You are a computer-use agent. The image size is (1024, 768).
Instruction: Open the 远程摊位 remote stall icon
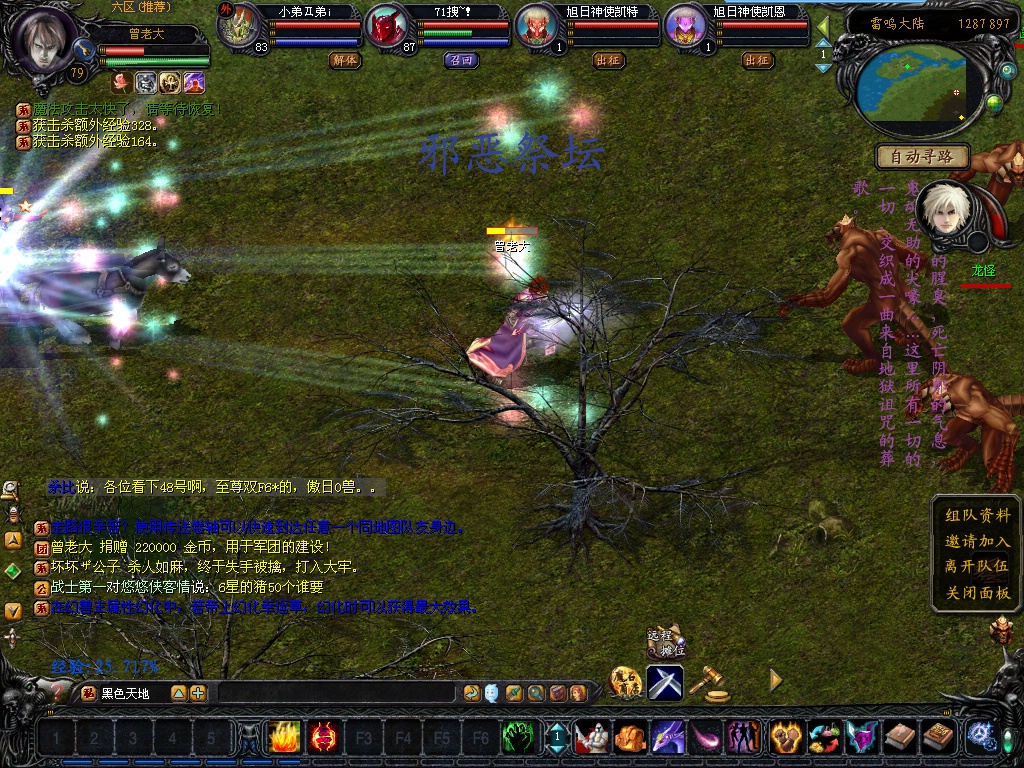pyautogui.click(x=666, y=641)
